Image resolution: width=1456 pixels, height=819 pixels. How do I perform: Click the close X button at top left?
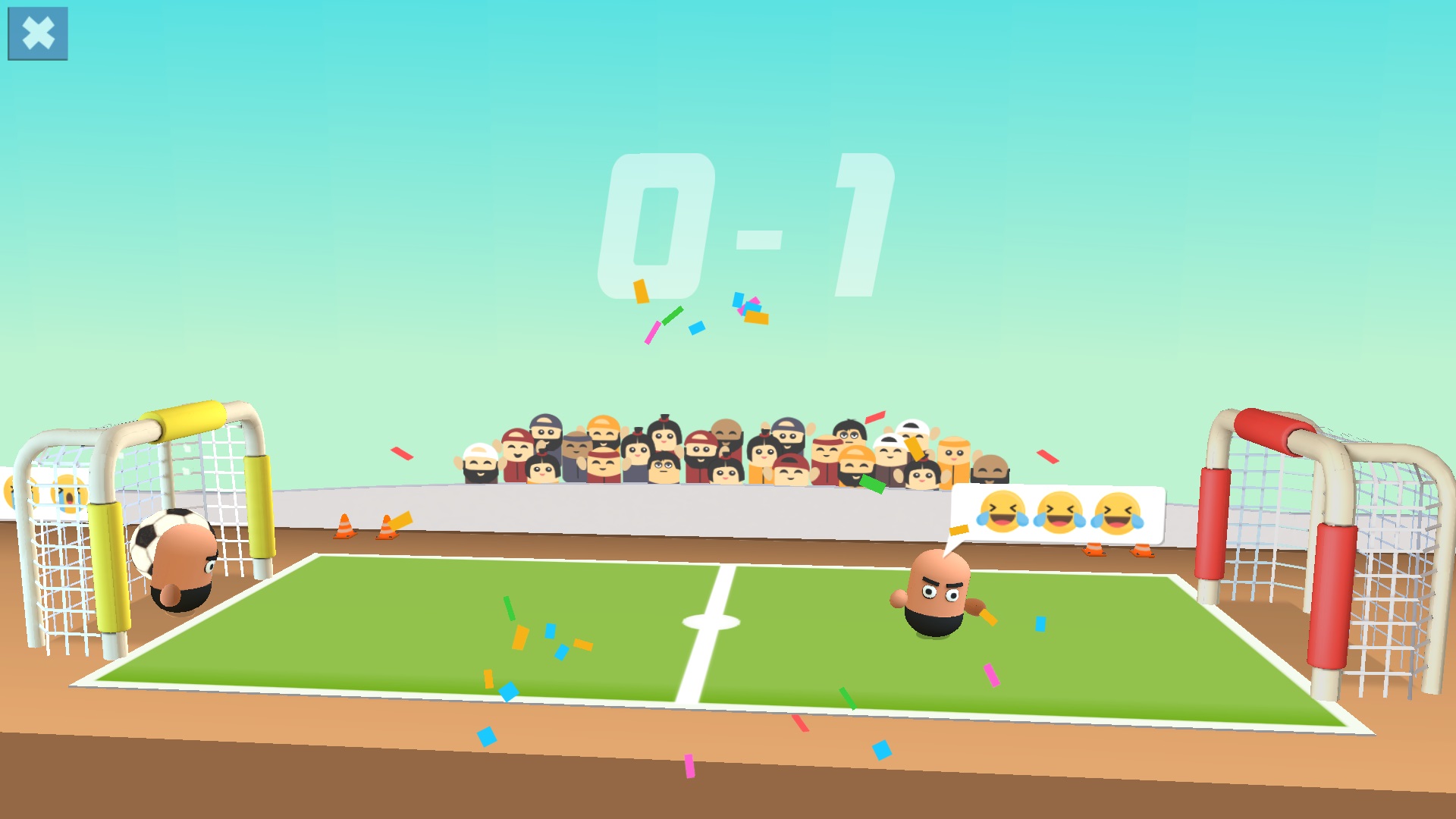[x=36, y=34]
